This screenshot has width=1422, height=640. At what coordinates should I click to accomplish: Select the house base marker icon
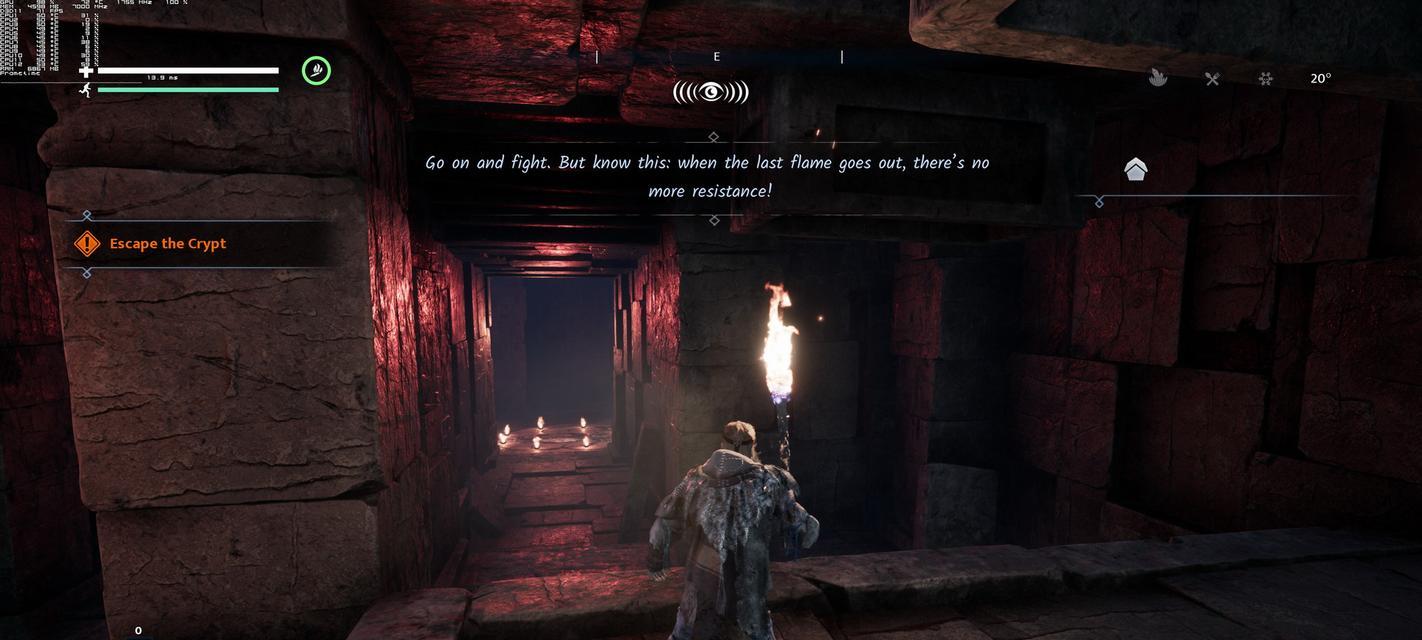point(1135,170)
